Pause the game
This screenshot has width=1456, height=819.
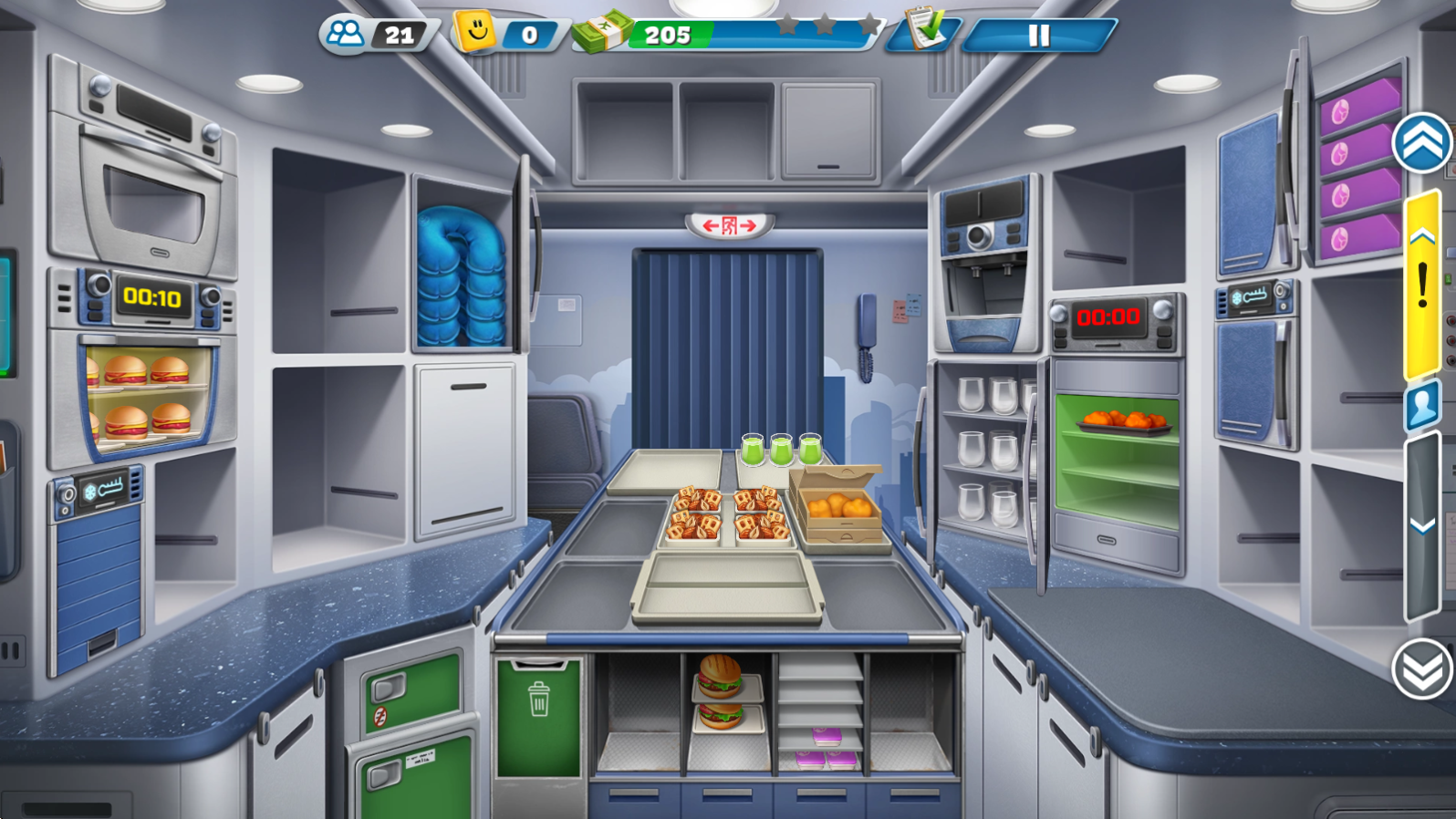pos(1039,36)
